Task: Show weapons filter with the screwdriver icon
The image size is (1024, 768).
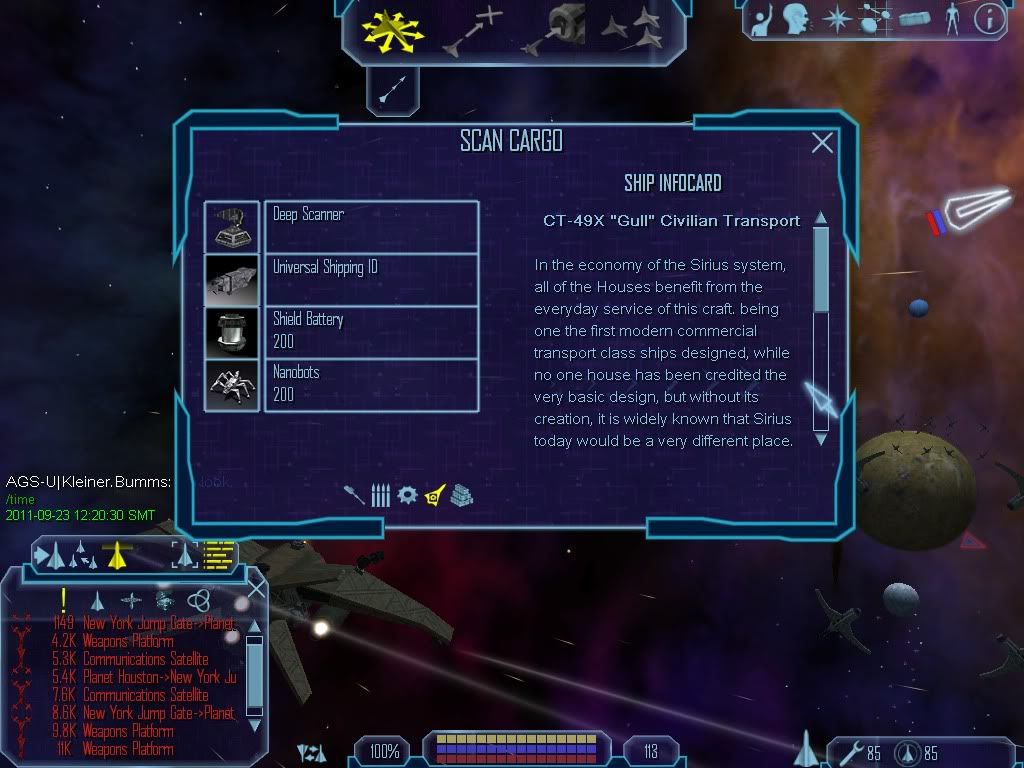Action: click(x=354, y=495)
